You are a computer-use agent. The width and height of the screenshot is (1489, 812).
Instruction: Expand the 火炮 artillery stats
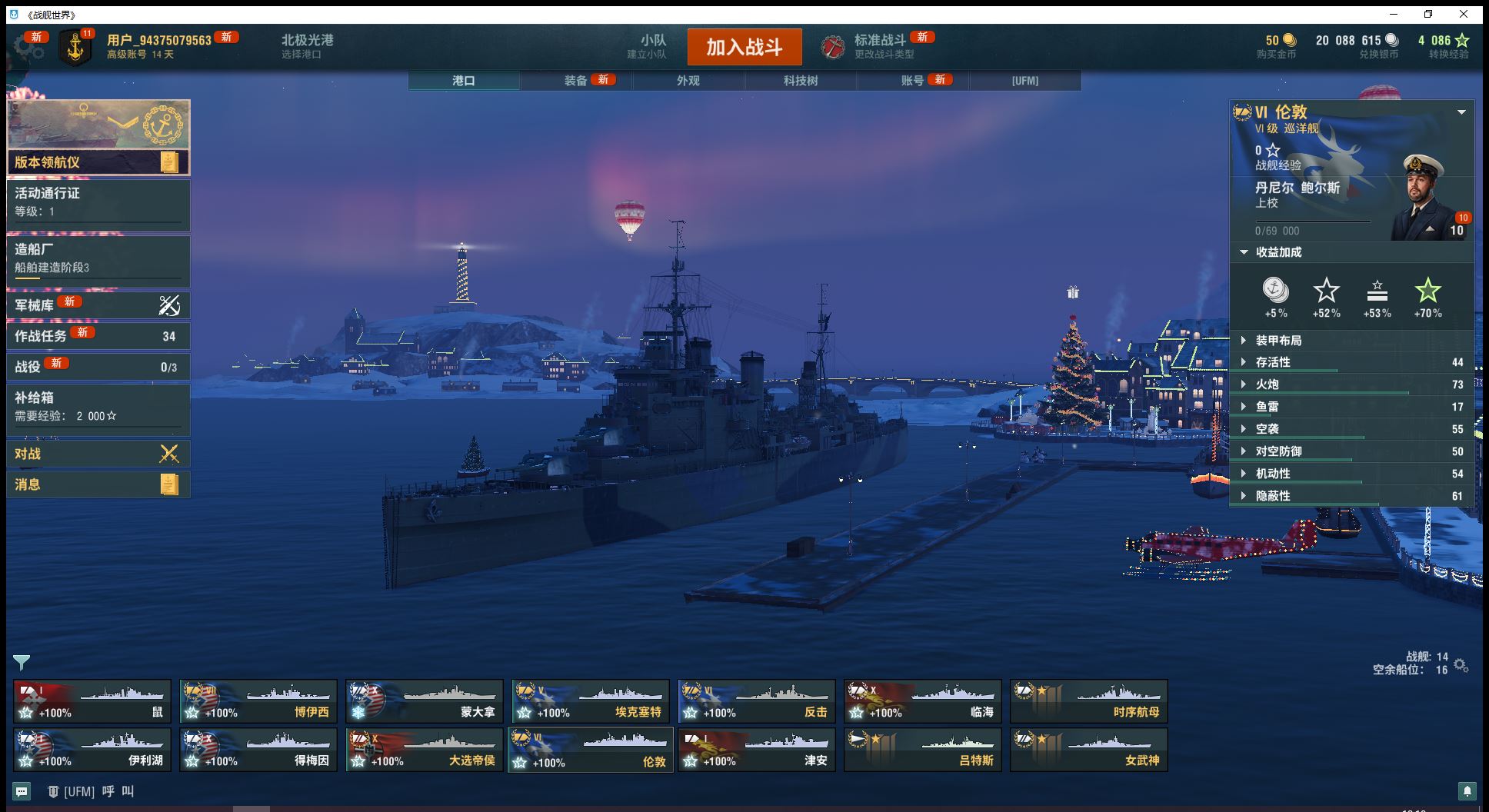point(1267,384)
